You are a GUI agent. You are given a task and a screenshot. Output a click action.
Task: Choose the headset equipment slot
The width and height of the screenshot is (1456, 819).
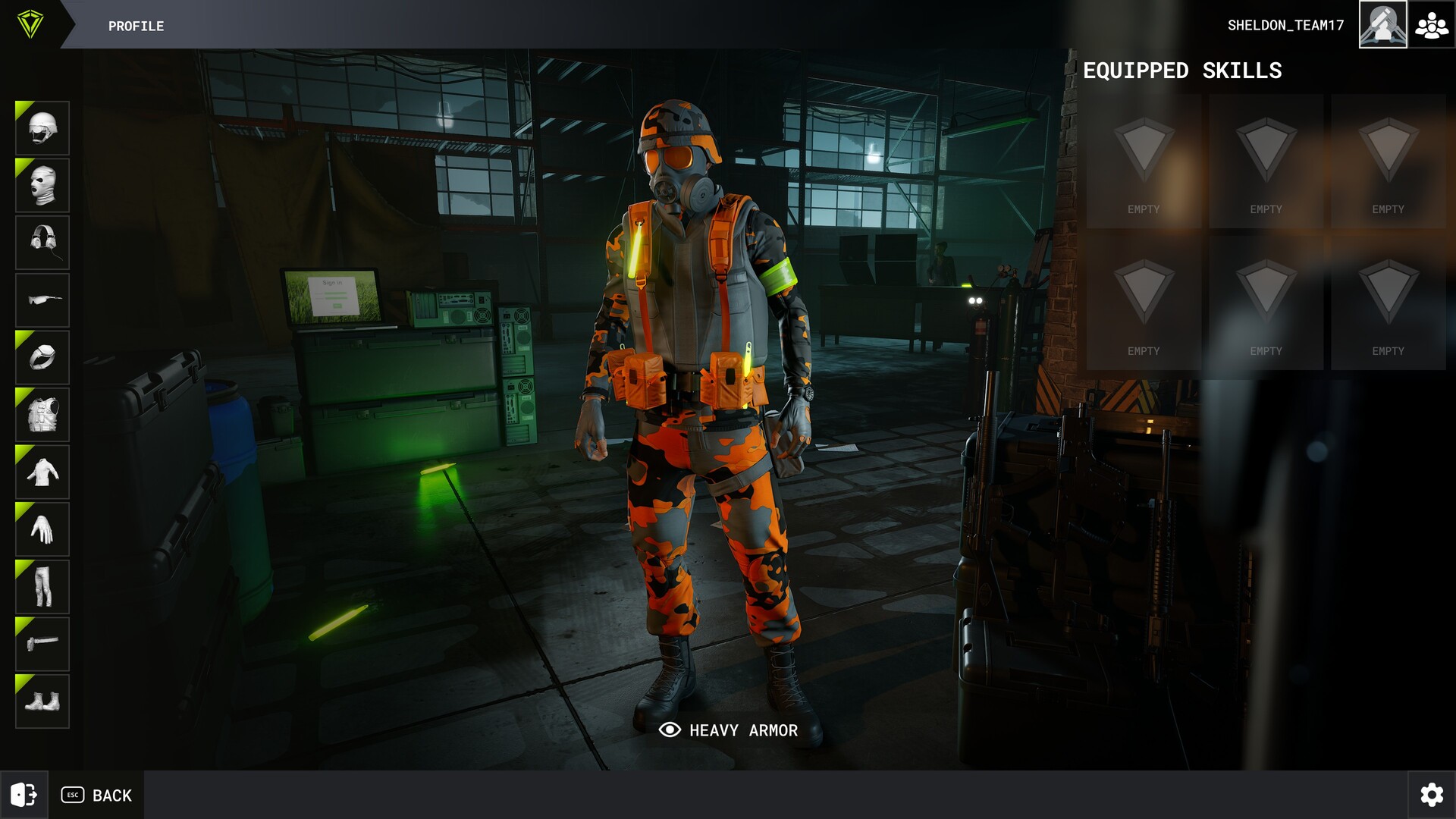[42, 243]
